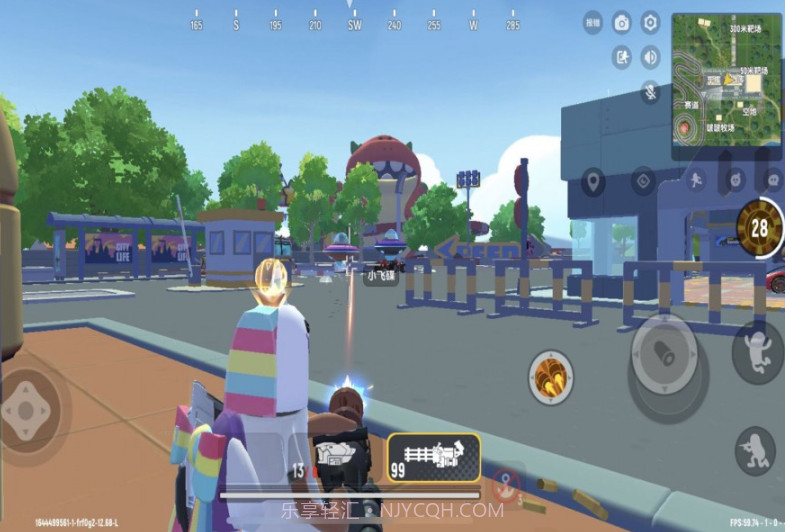Toggle the speaker sound icon

tap(650, 57)
